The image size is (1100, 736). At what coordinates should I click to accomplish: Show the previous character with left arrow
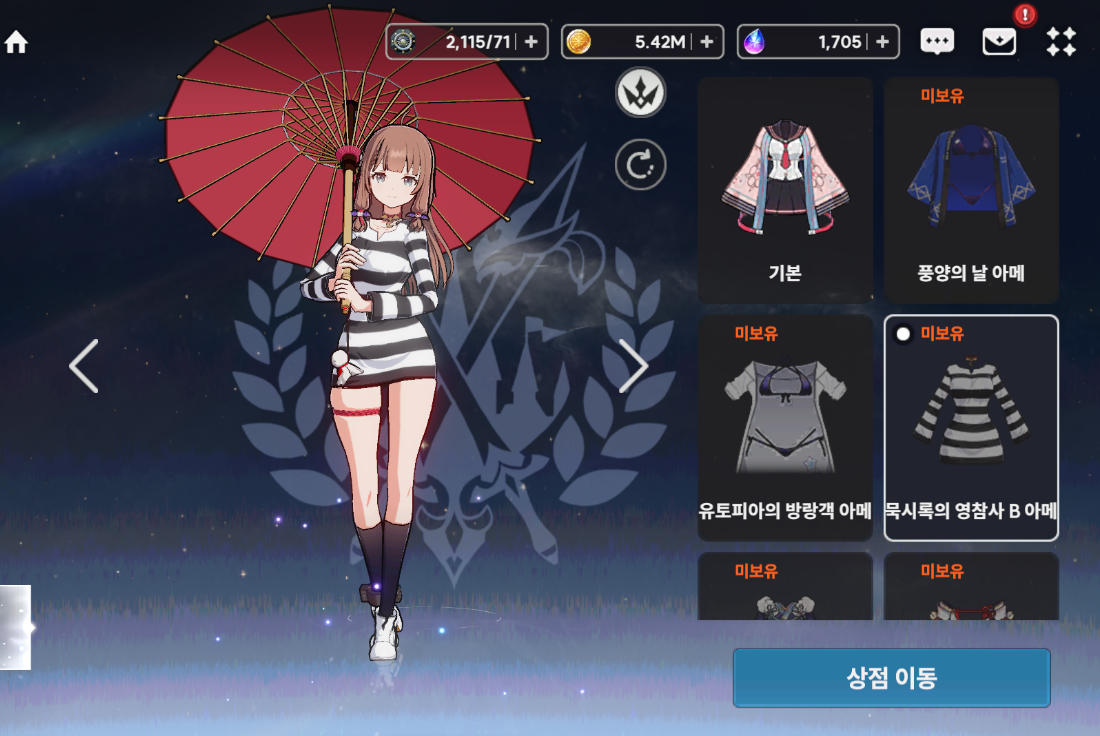(x=84, y=366)
